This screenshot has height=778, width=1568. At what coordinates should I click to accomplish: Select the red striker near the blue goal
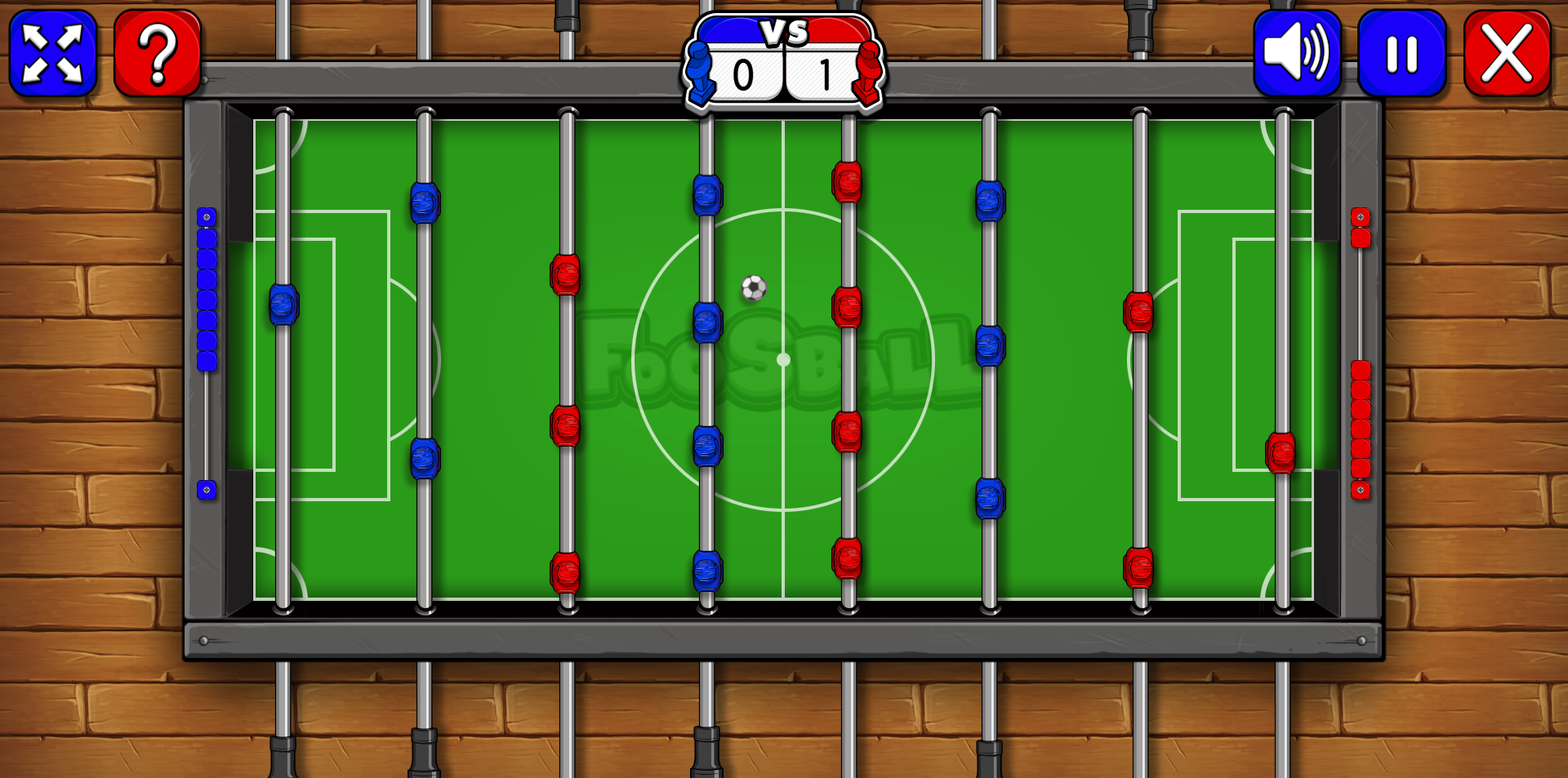[563, 424]
